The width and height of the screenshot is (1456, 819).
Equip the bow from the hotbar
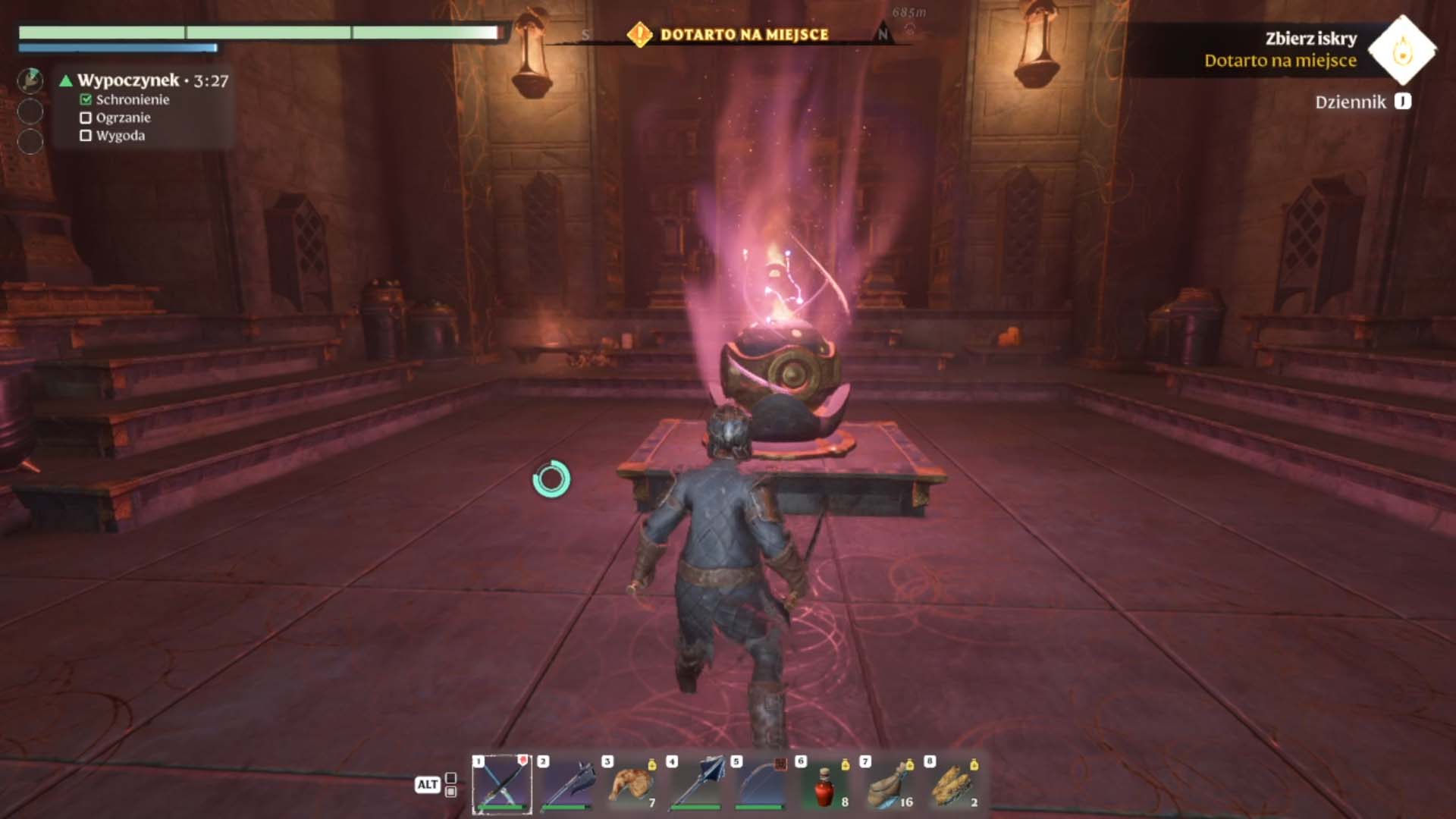(x=761, y=784)
